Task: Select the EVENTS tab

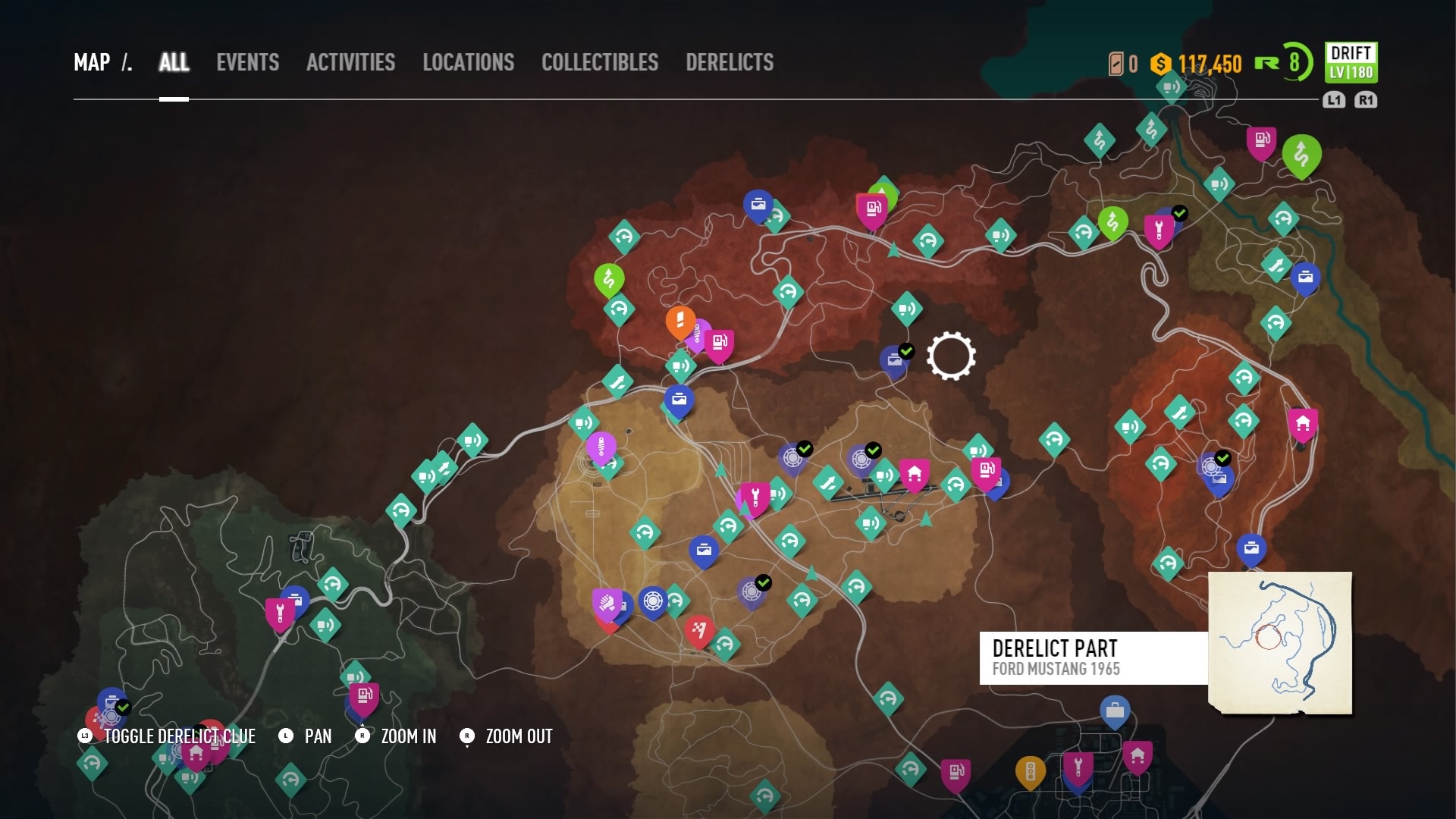Action: 248,63
